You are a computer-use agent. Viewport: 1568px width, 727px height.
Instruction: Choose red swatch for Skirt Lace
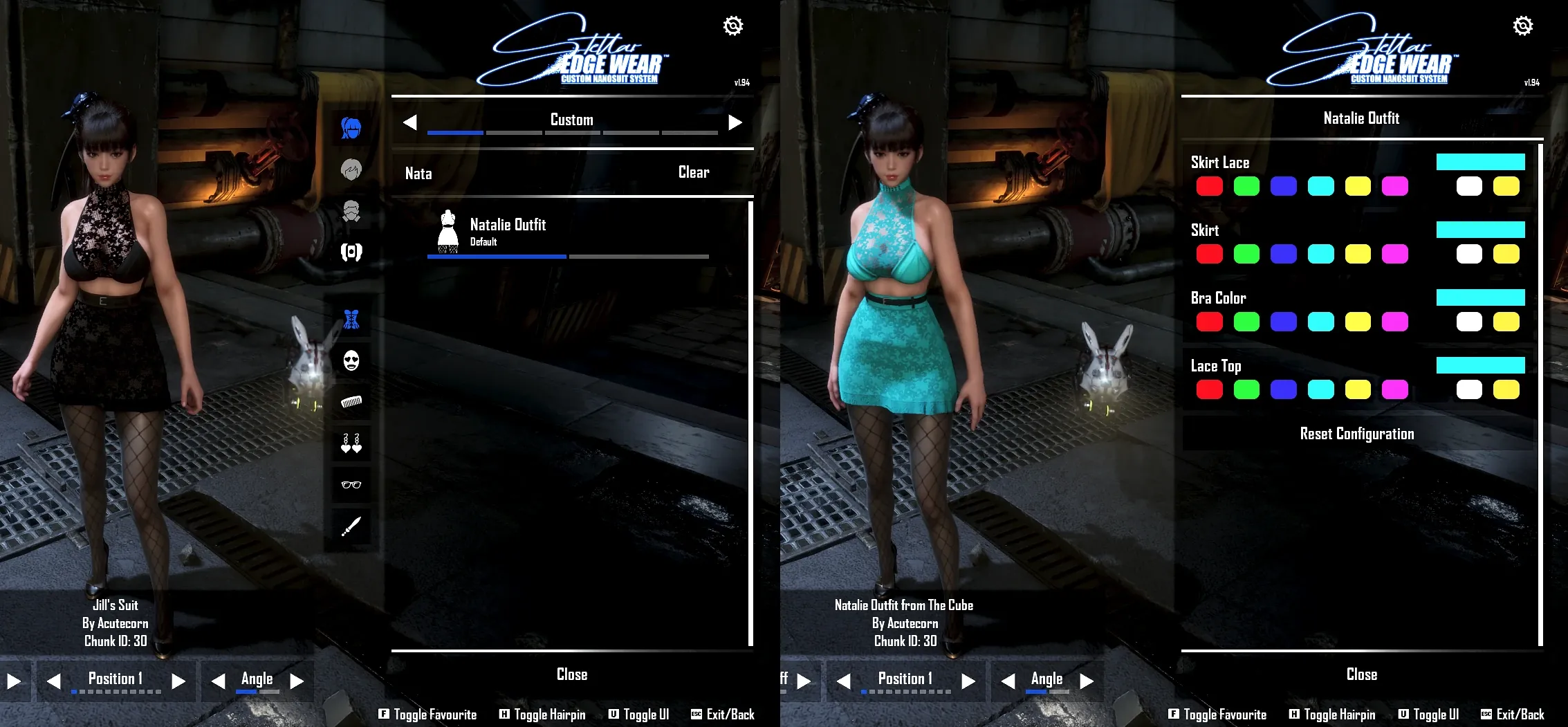pos(1209,186)
